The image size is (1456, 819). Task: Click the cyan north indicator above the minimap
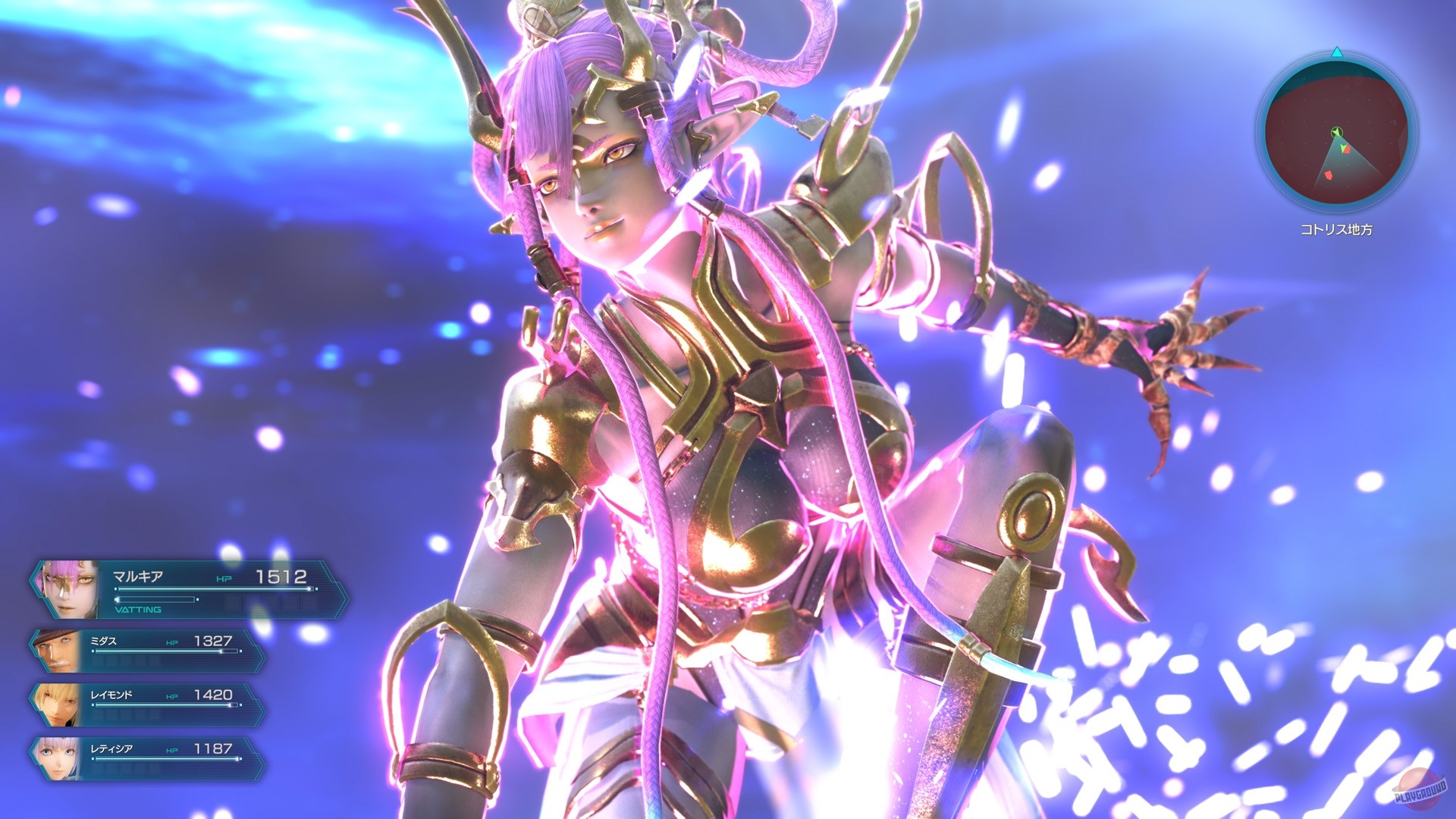click(1336, 53)
